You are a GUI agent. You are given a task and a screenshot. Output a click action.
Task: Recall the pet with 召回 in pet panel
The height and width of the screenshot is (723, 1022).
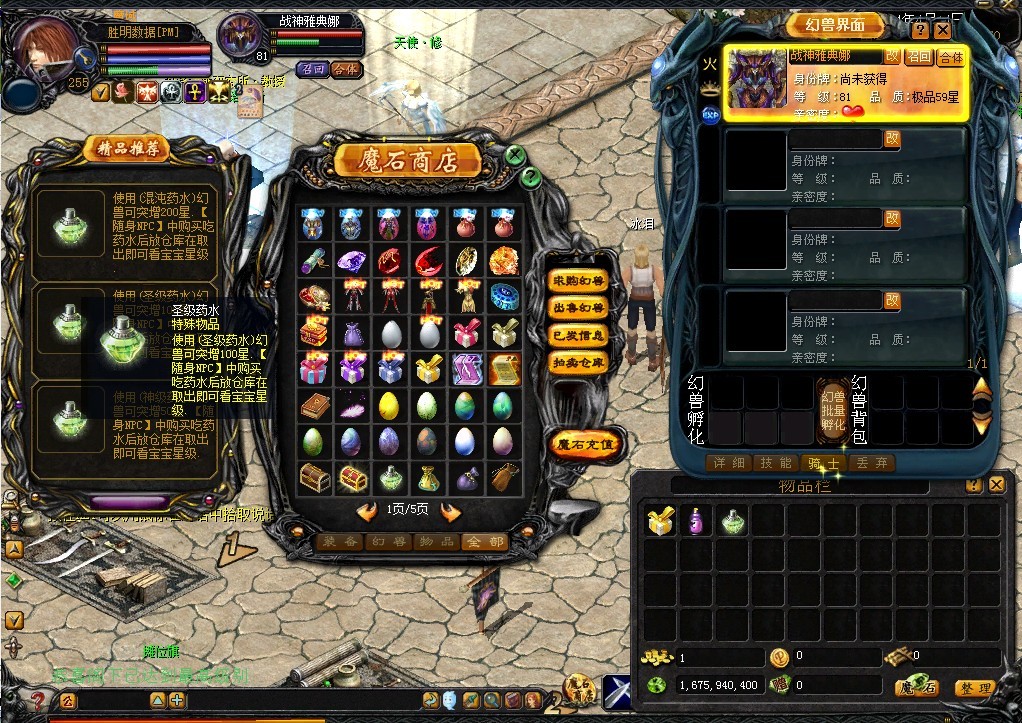[919, 57]
